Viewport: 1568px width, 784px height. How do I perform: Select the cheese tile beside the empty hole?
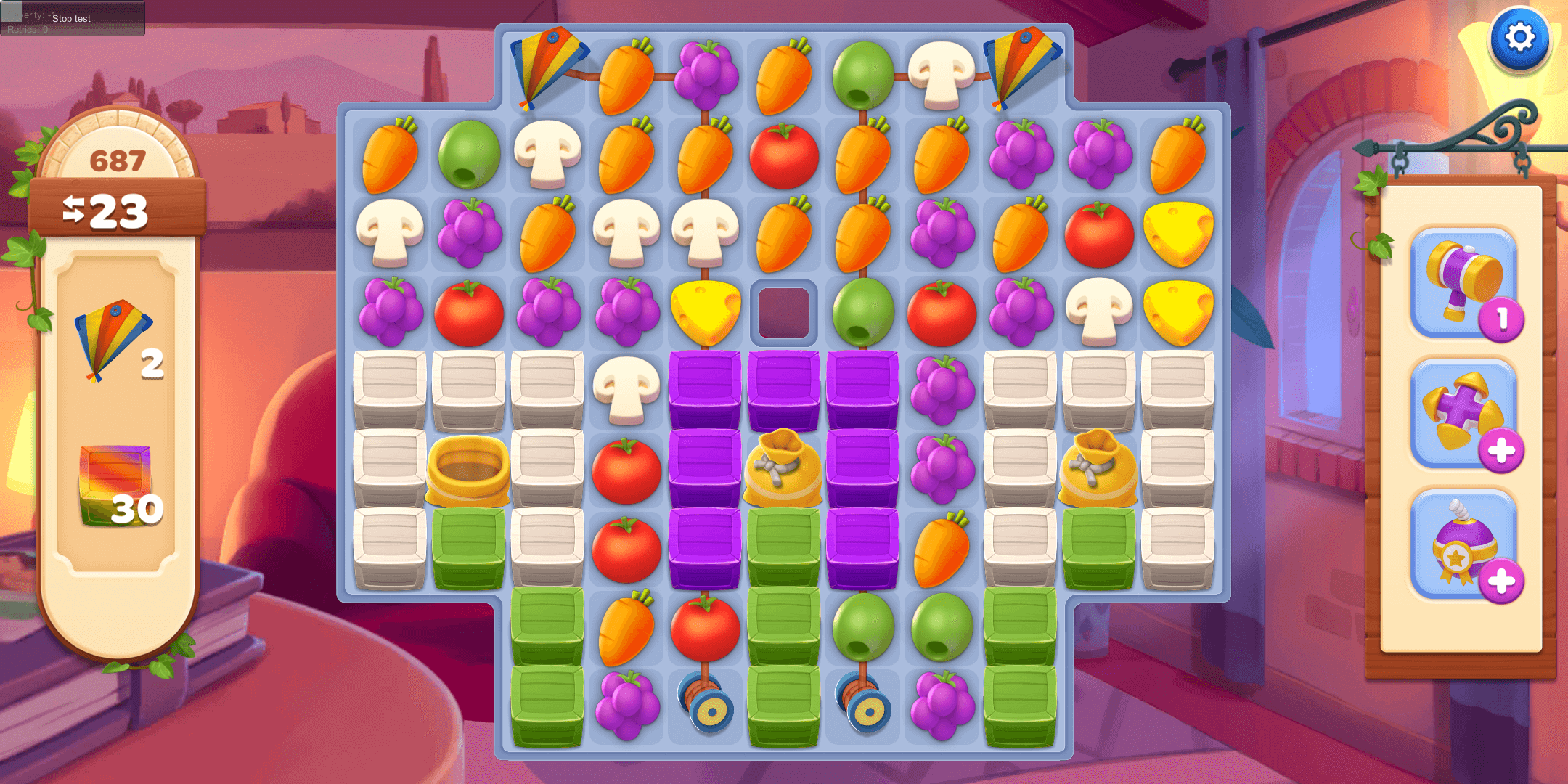tap(706, 312)
